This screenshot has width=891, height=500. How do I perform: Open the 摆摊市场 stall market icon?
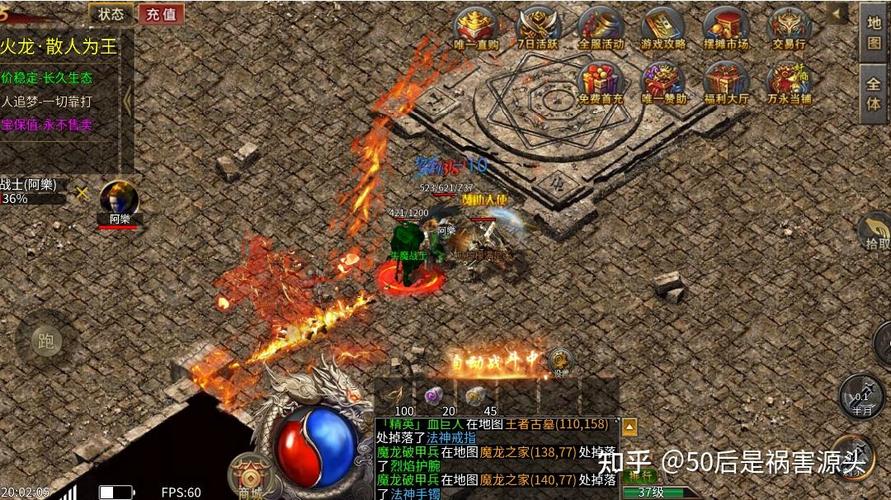click(725, 28)
